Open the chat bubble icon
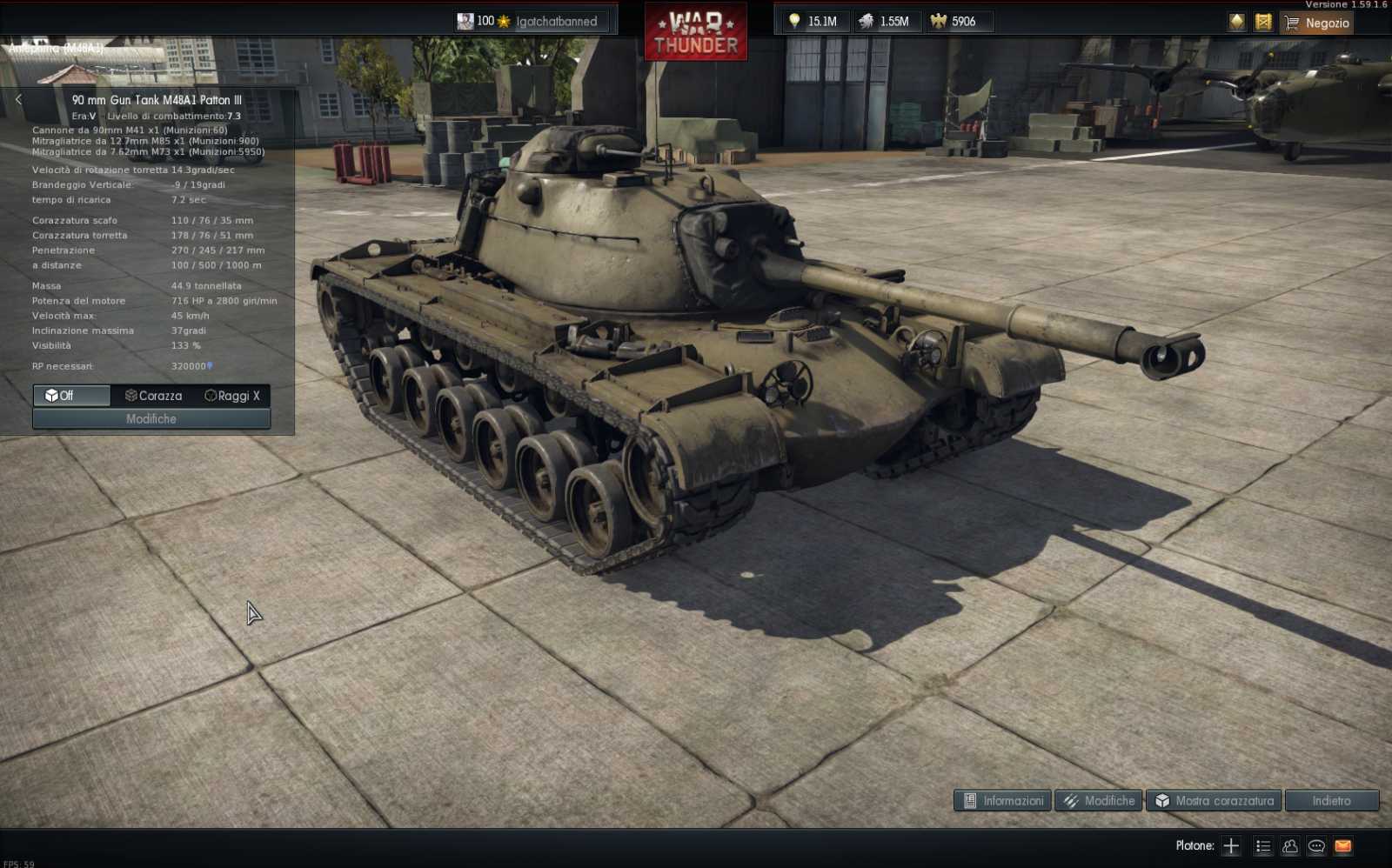Image resolution: width=1392 pixels, height=868 pixels. [1315, 845]
